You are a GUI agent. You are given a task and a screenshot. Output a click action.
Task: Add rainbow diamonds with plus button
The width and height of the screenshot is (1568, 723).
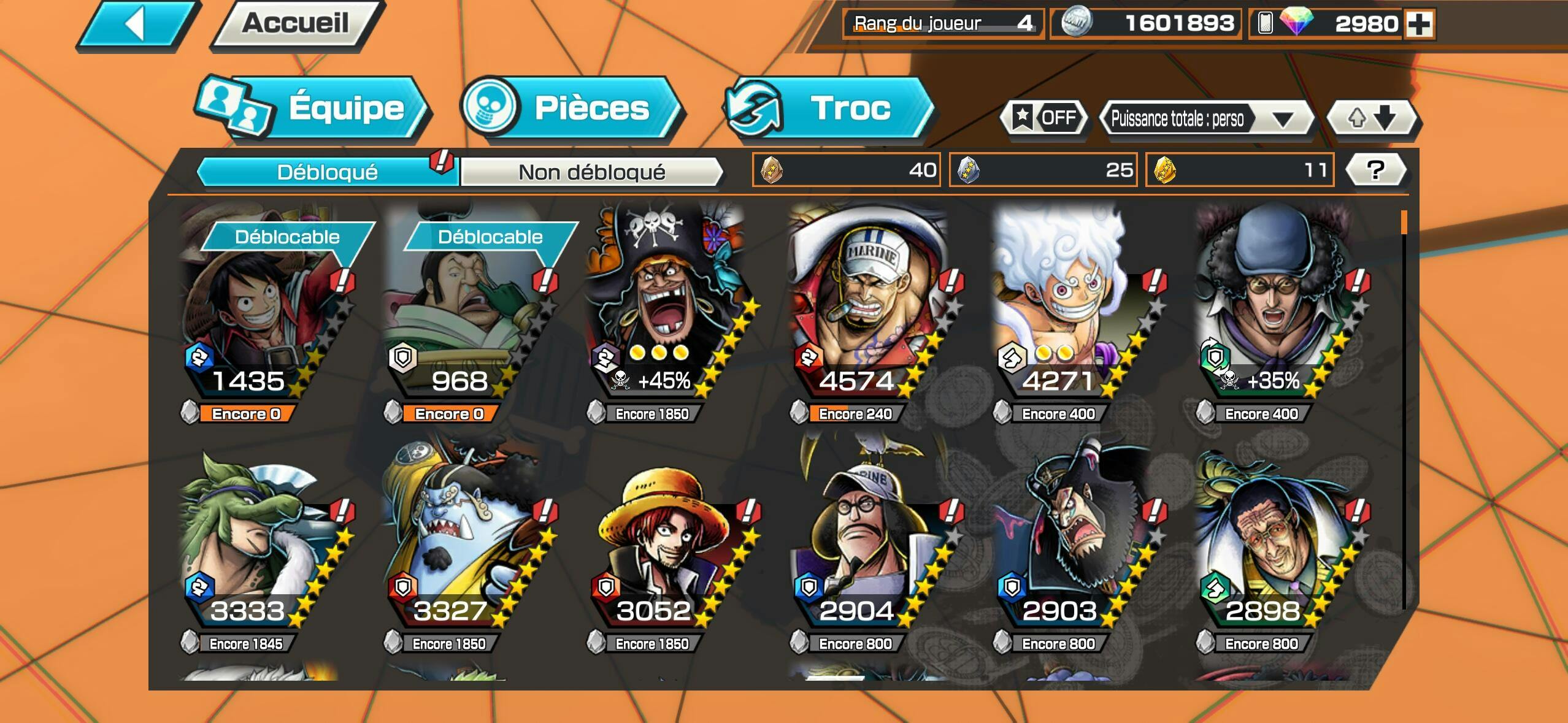1419,25
